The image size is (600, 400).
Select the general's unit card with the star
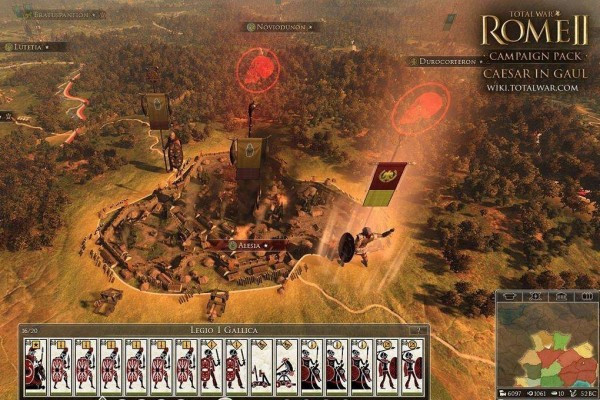(x=35, y=365)
